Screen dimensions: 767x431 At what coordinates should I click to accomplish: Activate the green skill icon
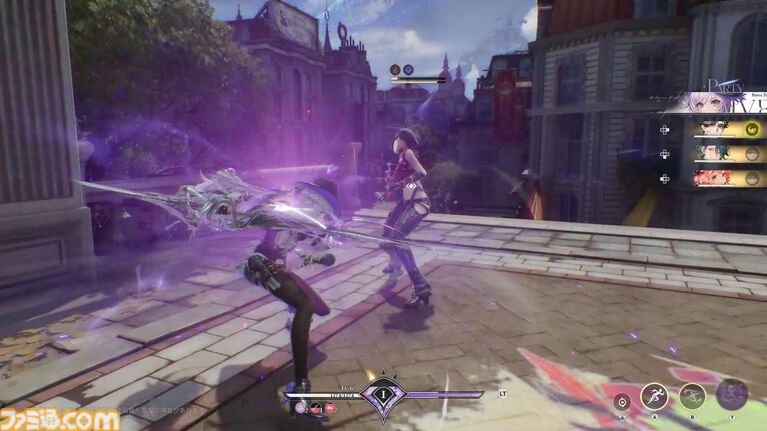coord(692,396)
